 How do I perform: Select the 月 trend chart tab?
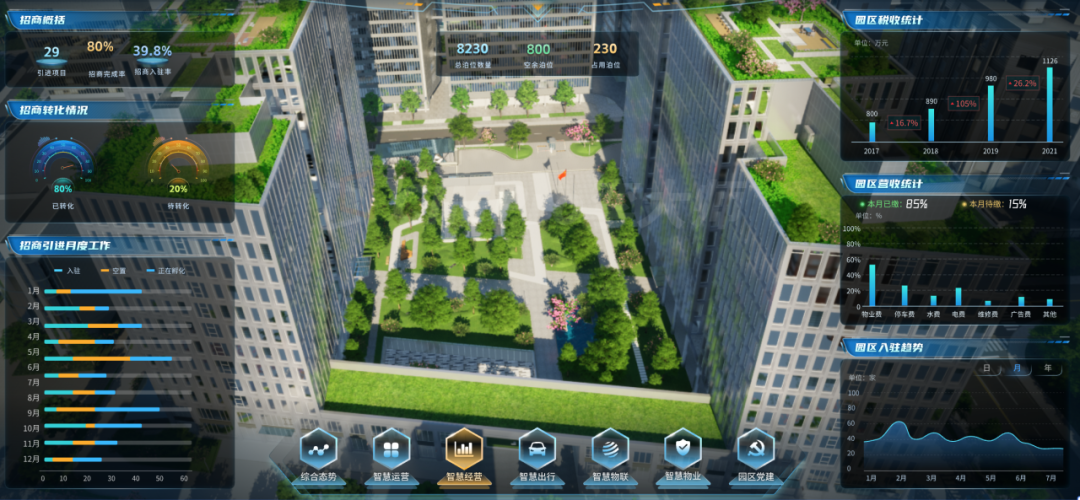1017,368
